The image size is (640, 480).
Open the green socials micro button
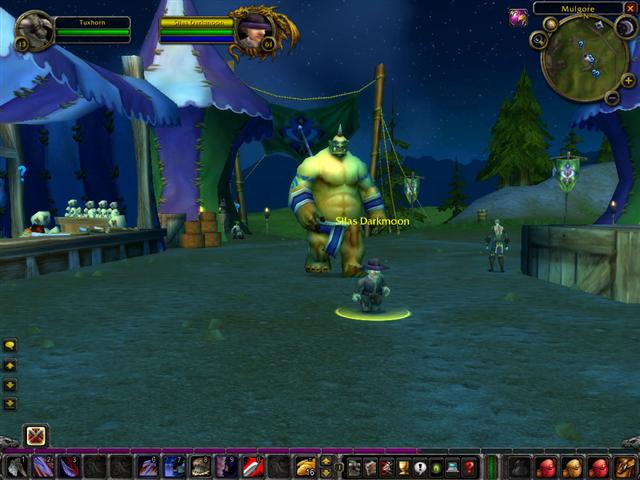[437, 467]
